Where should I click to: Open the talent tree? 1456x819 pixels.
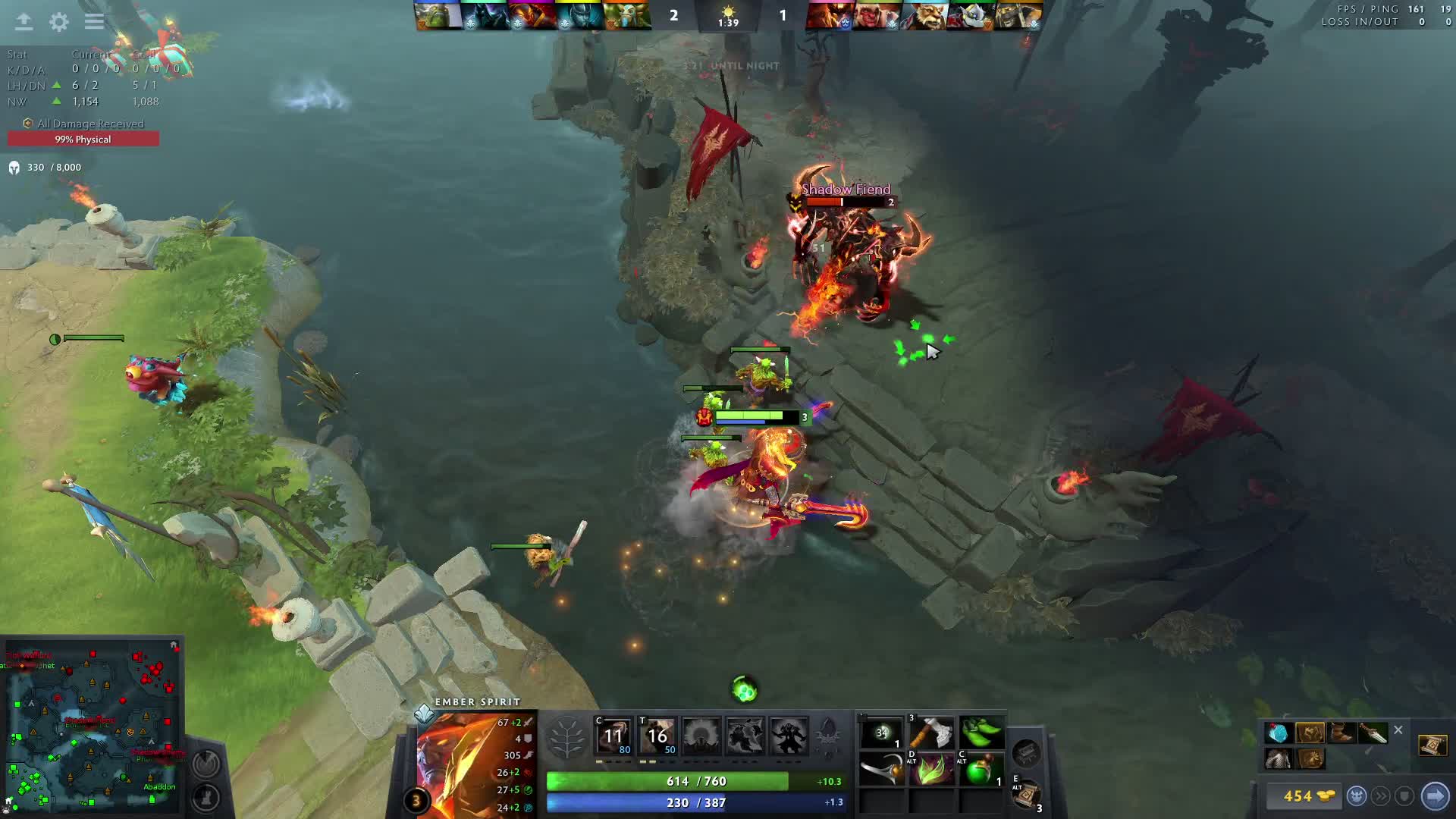pyautogui.click(x=566, y=737)
